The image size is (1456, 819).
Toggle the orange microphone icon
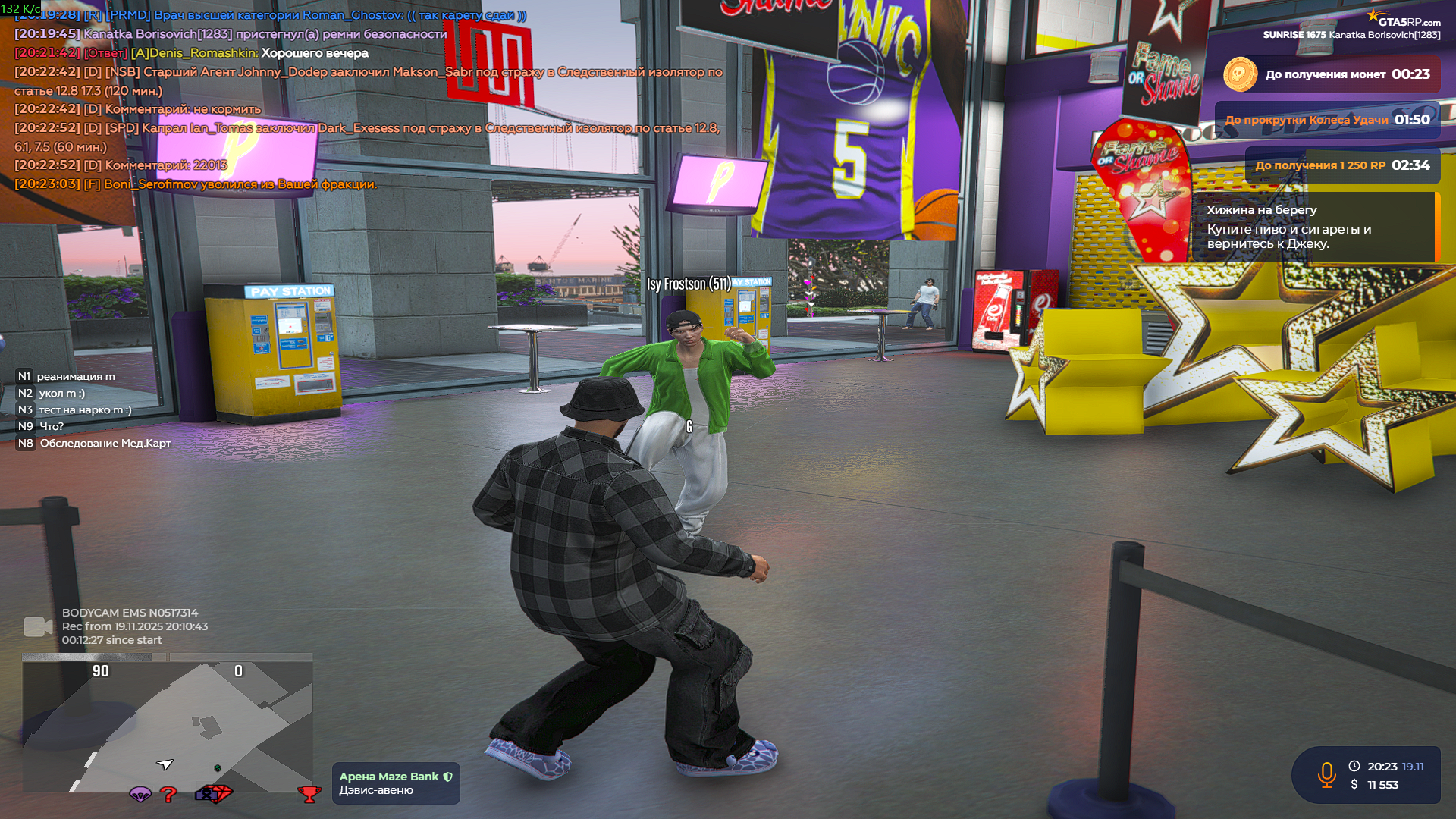(1326, 775)
